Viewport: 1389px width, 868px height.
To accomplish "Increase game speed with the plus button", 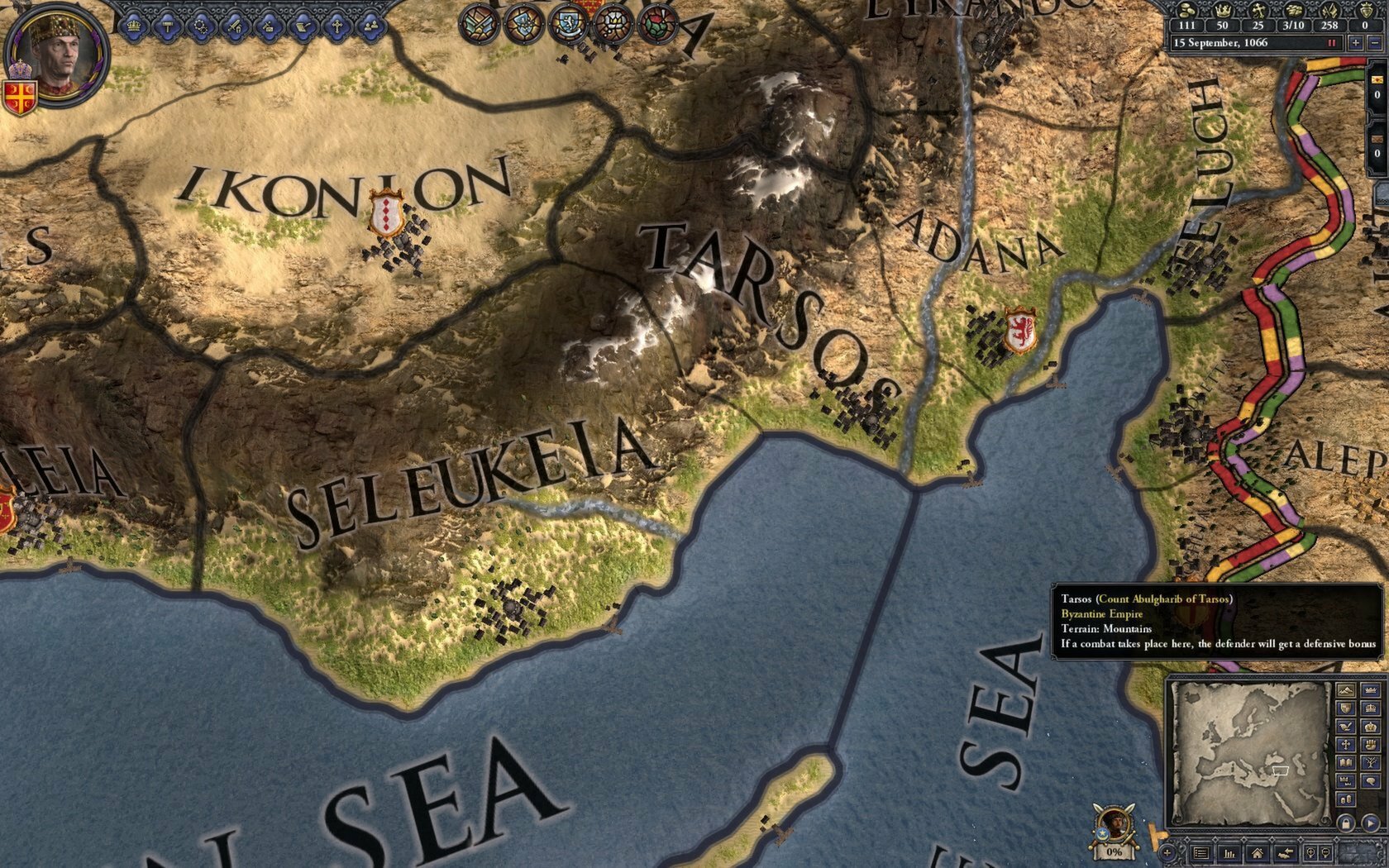I will click(x=1356, y=43).
